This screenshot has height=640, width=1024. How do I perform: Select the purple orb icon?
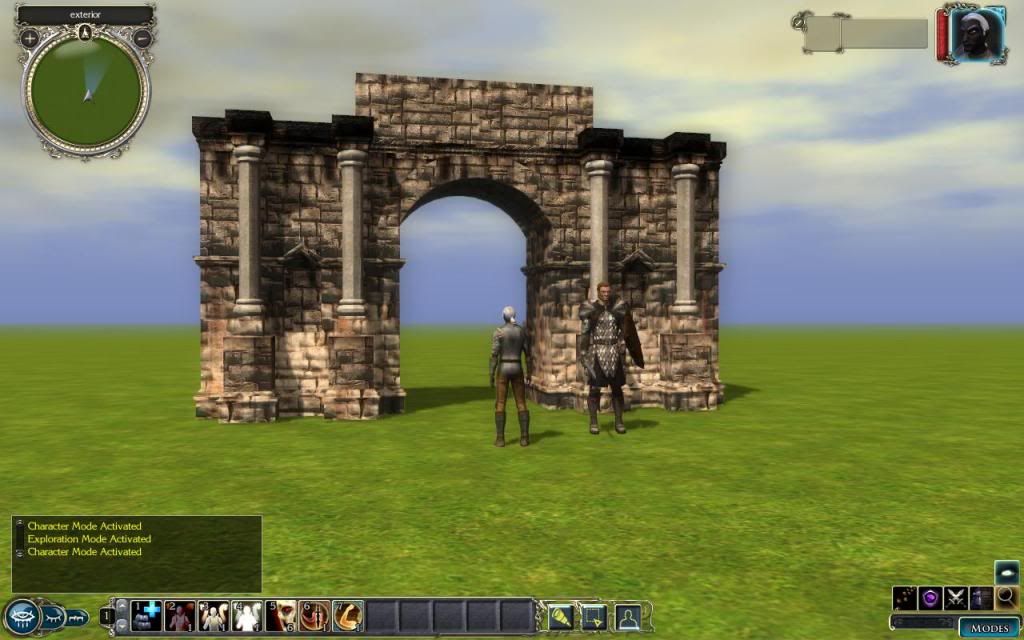(x=930, y=598)
